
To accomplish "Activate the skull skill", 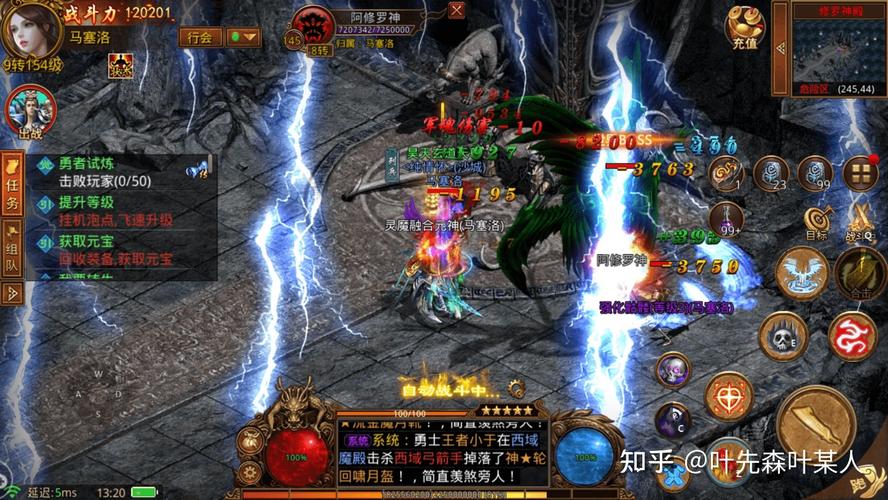I will [x=782, y=336].
